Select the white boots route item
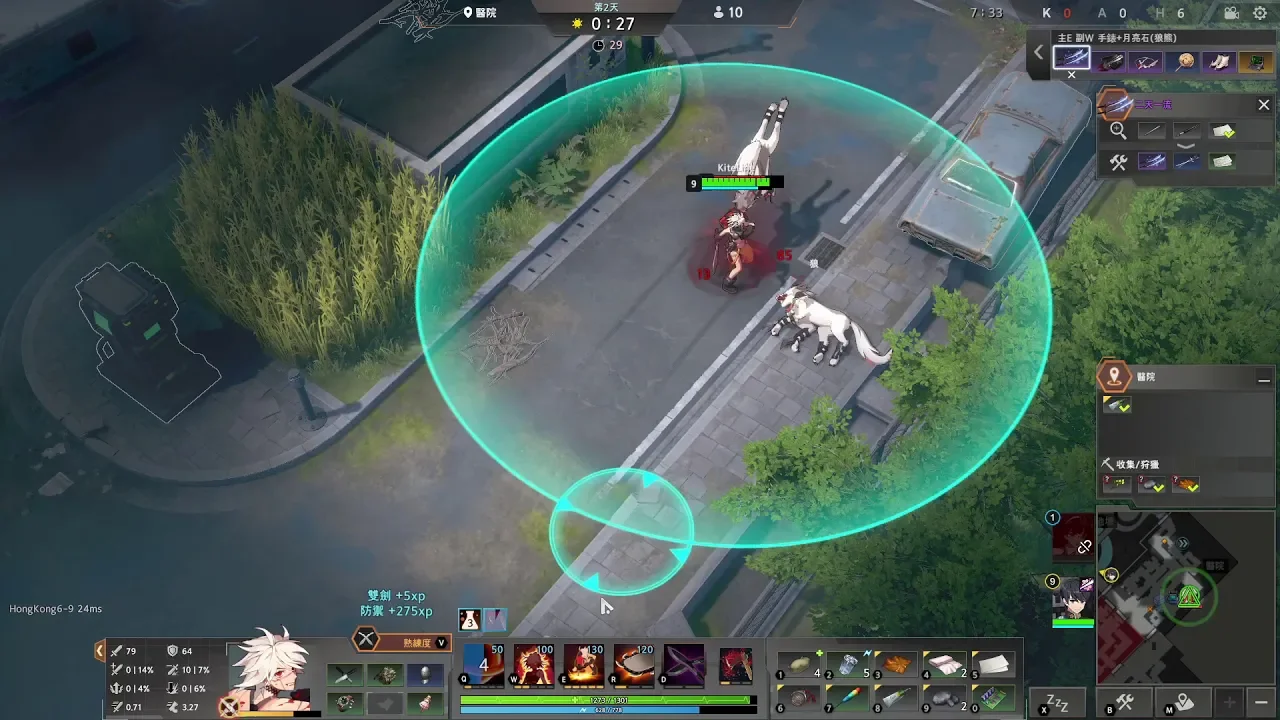This screenshot has width=1280, height=720. (1219, 62)
